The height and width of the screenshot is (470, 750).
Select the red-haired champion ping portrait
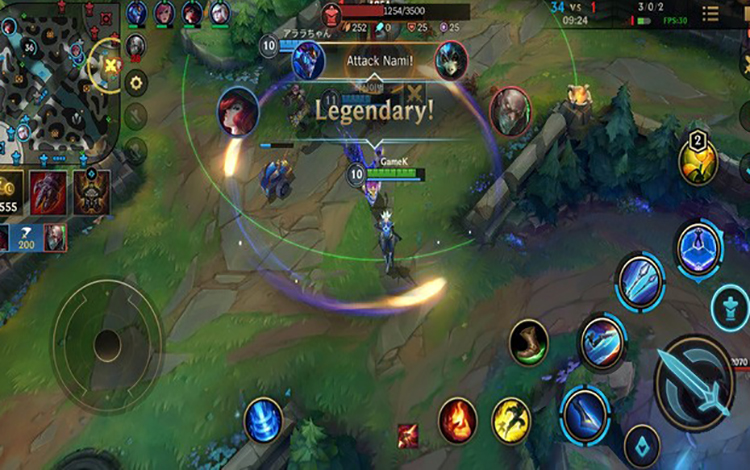coord(239,111)
